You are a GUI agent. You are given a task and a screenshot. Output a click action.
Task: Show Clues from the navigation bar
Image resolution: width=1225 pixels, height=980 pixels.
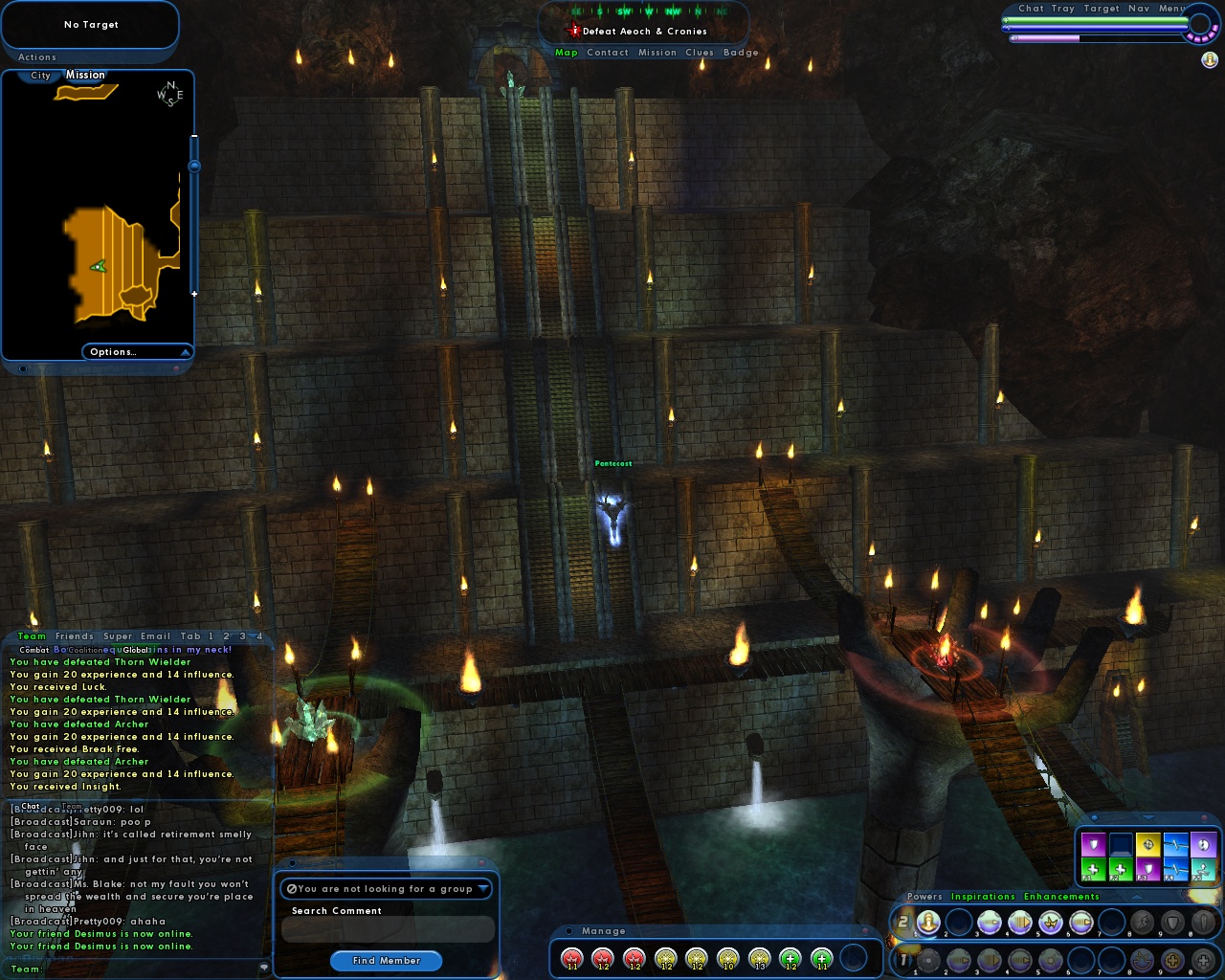pos(699,53)
